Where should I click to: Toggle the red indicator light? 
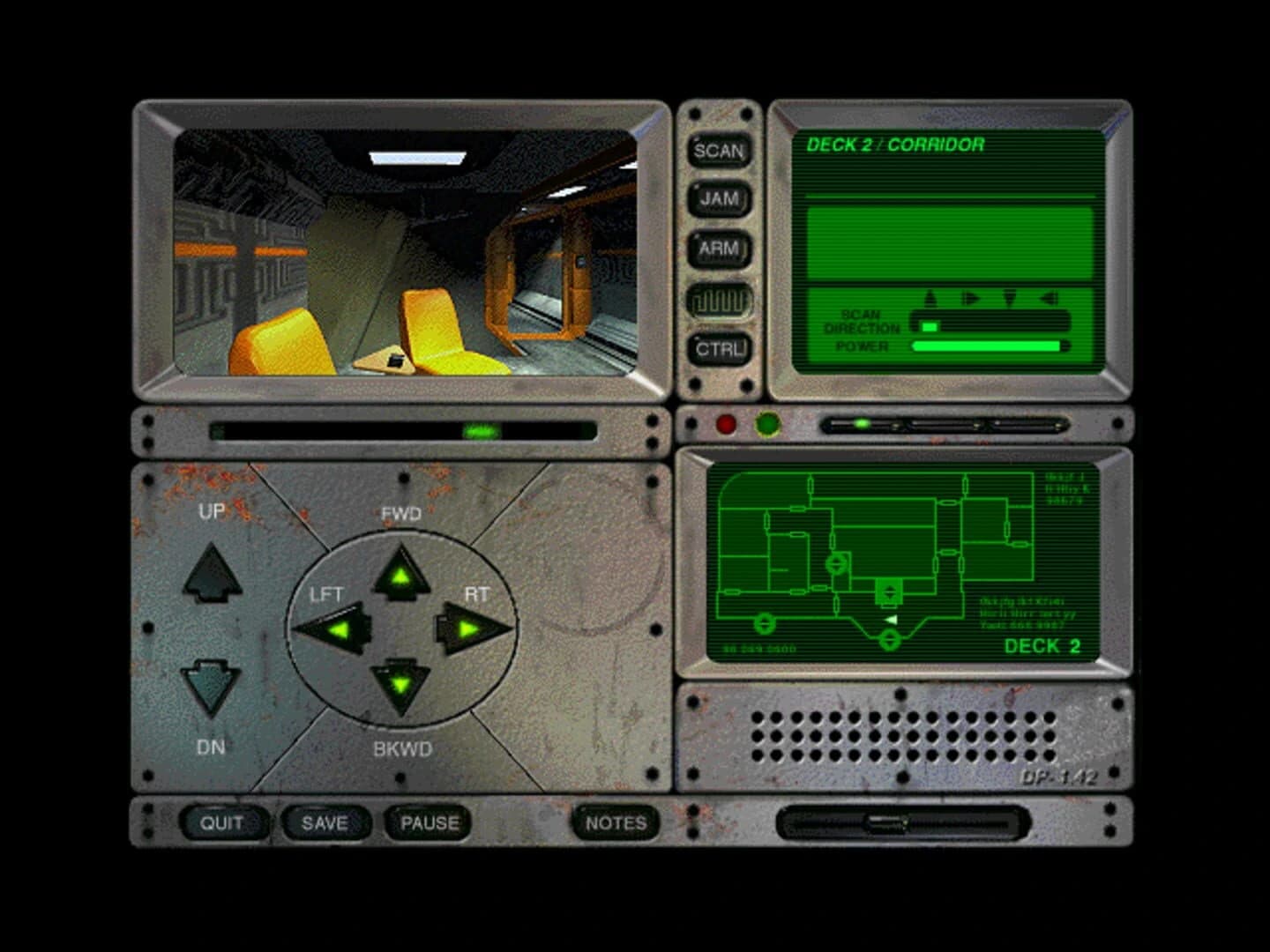[726, 424]
